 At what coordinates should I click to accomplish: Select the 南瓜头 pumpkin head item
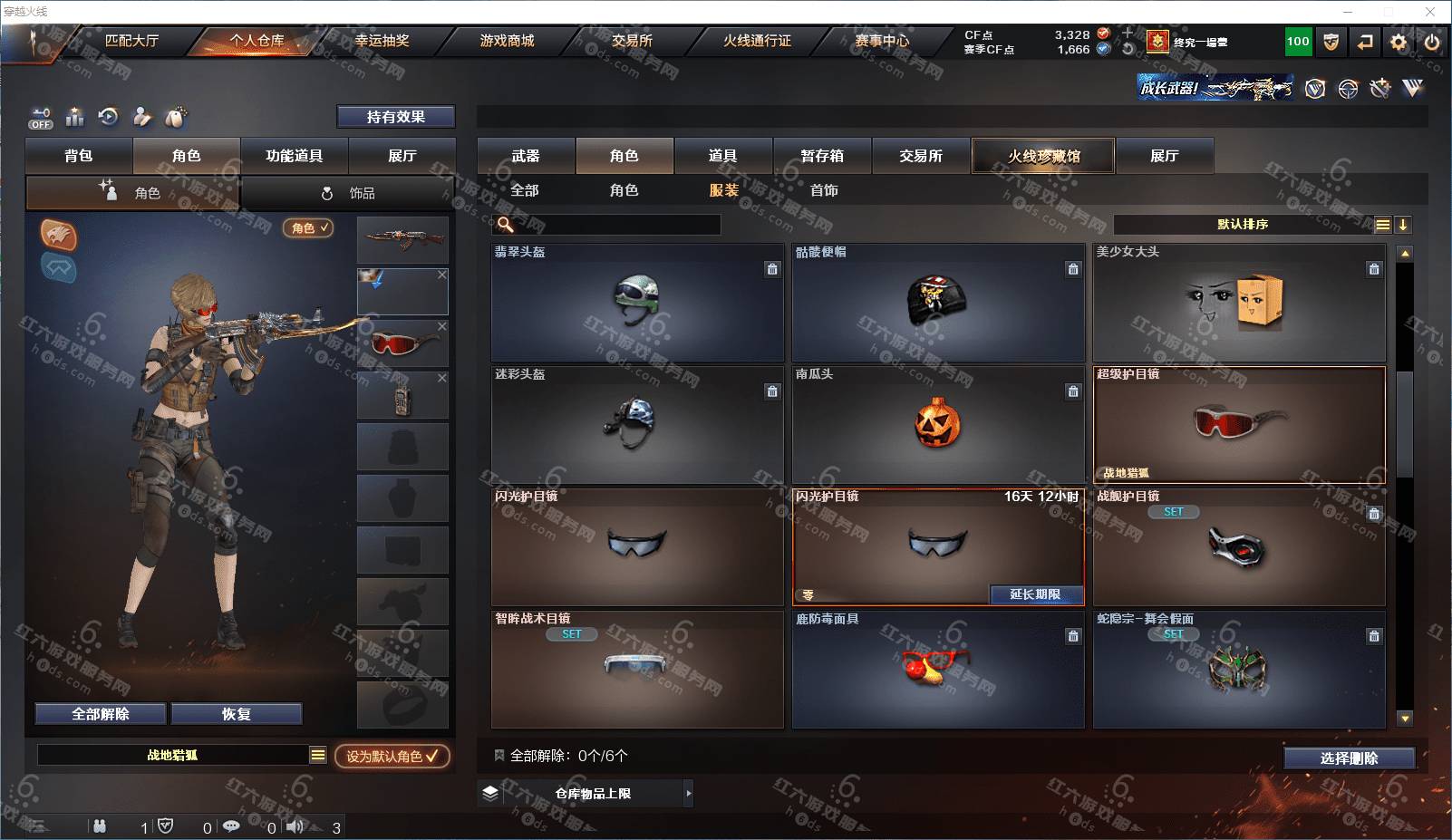(938, 424)
